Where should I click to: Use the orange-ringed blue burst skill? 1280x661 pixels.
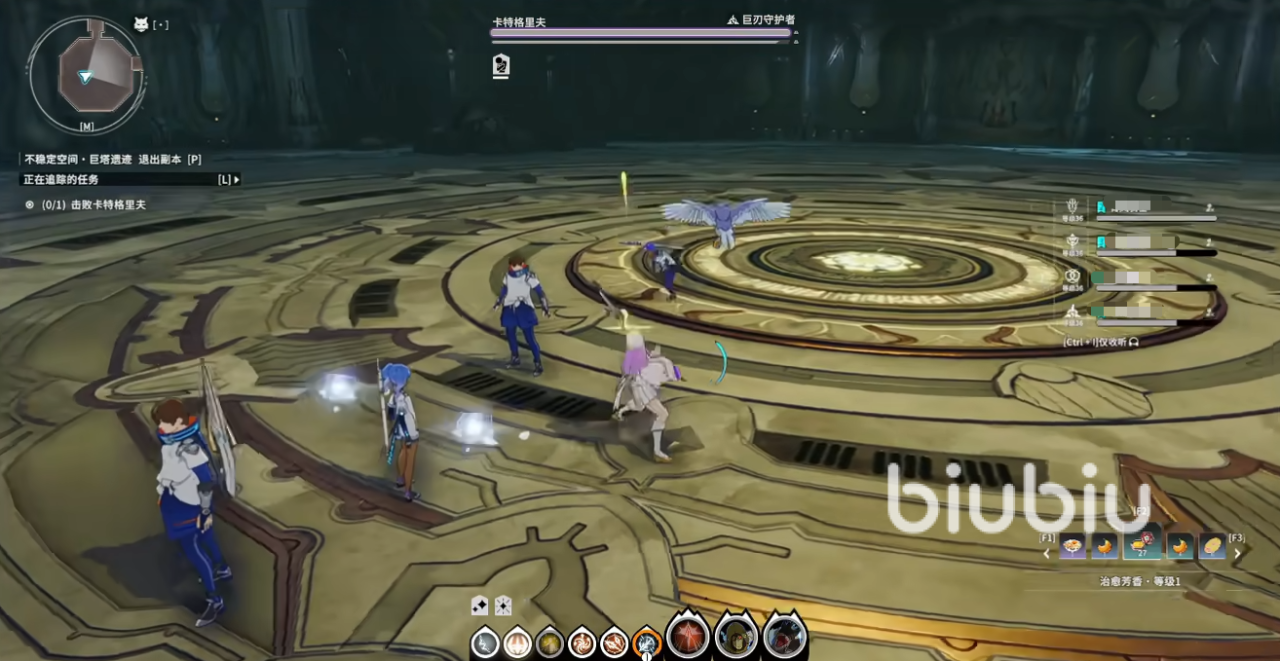point(647,642)
